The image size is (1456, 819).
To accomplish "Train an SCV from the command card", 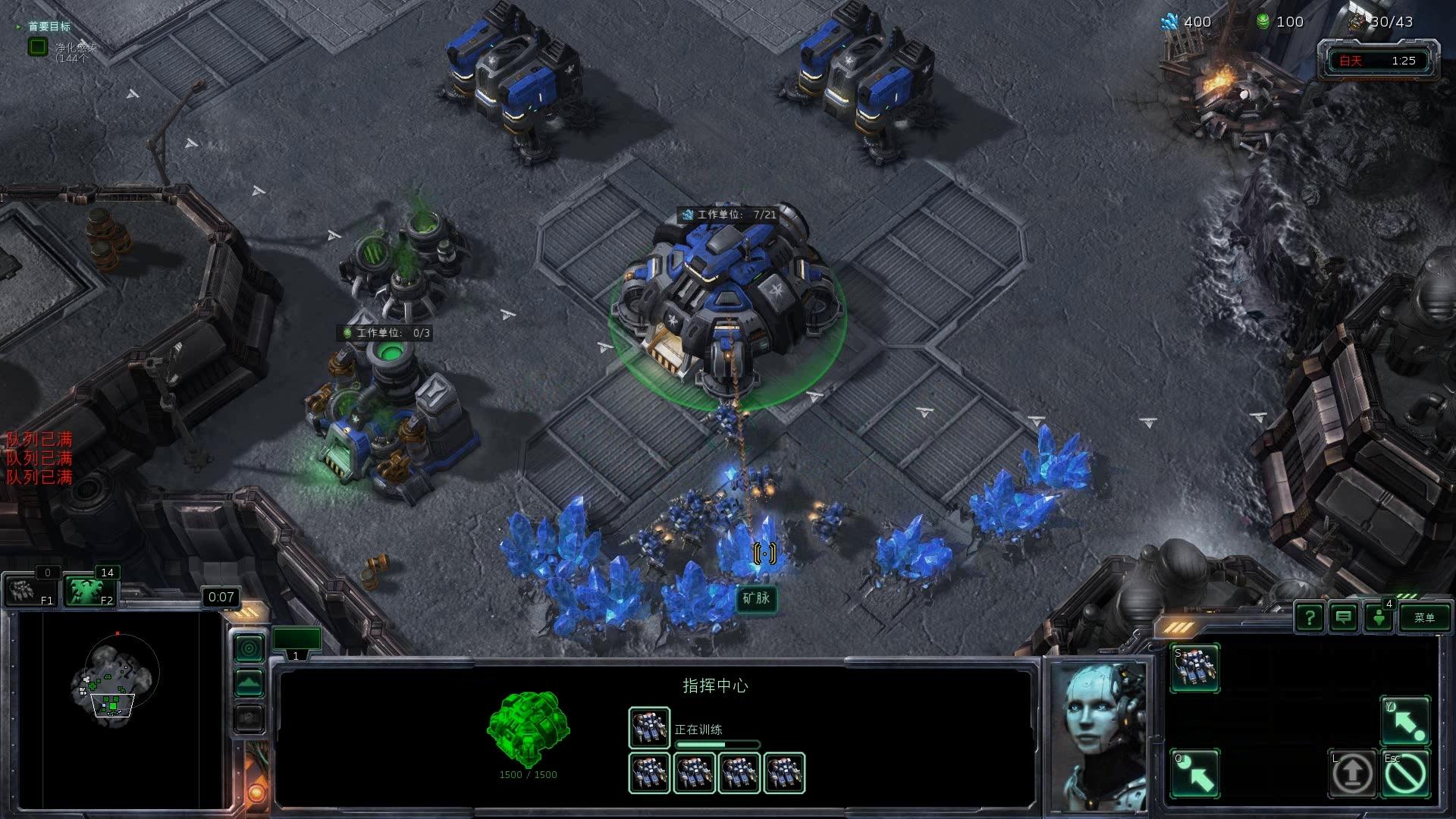I will 1194,668.
